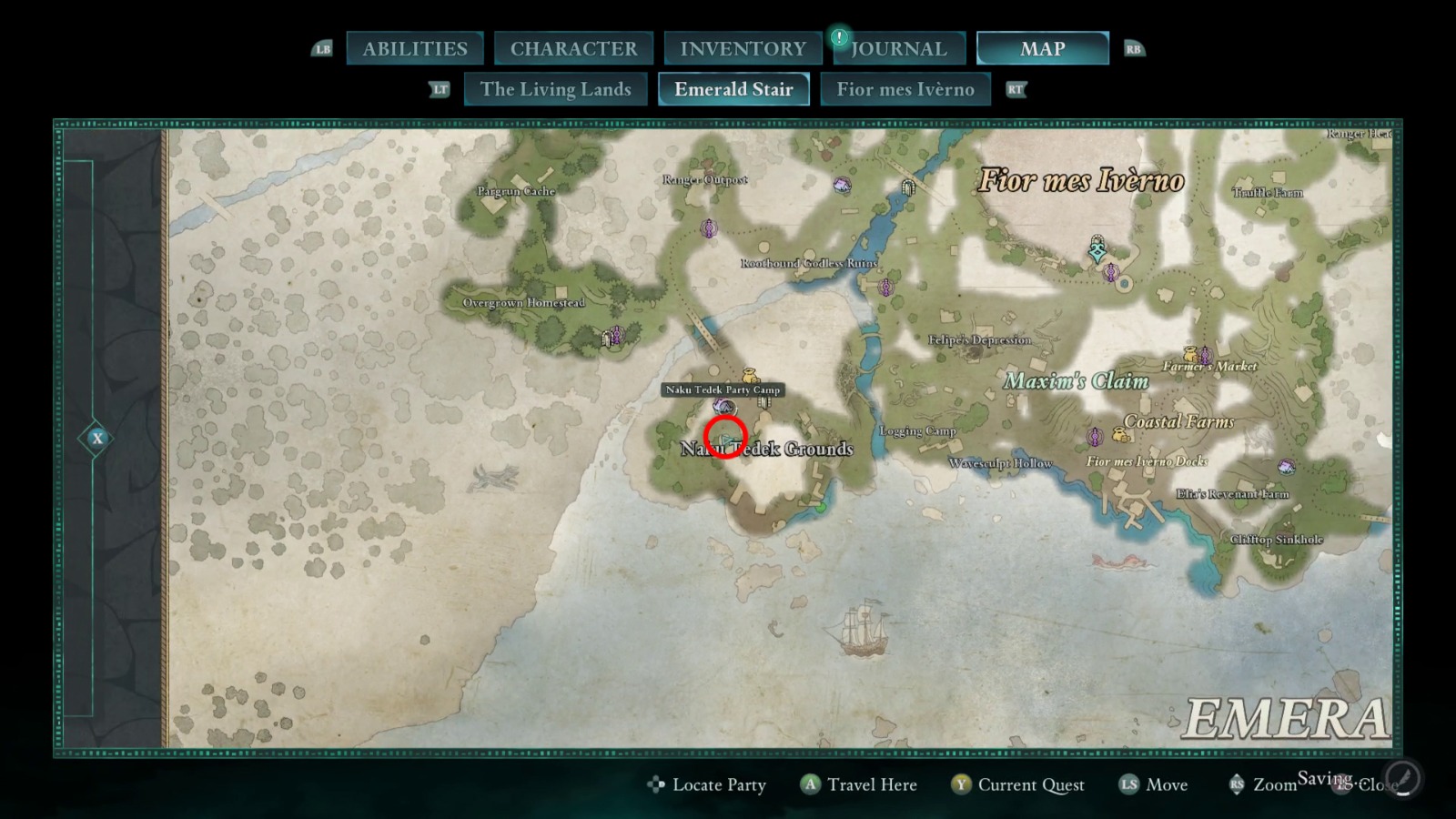Open the Fior mes Ivèrno map tab
The image size is (1456, 819).
905,89
